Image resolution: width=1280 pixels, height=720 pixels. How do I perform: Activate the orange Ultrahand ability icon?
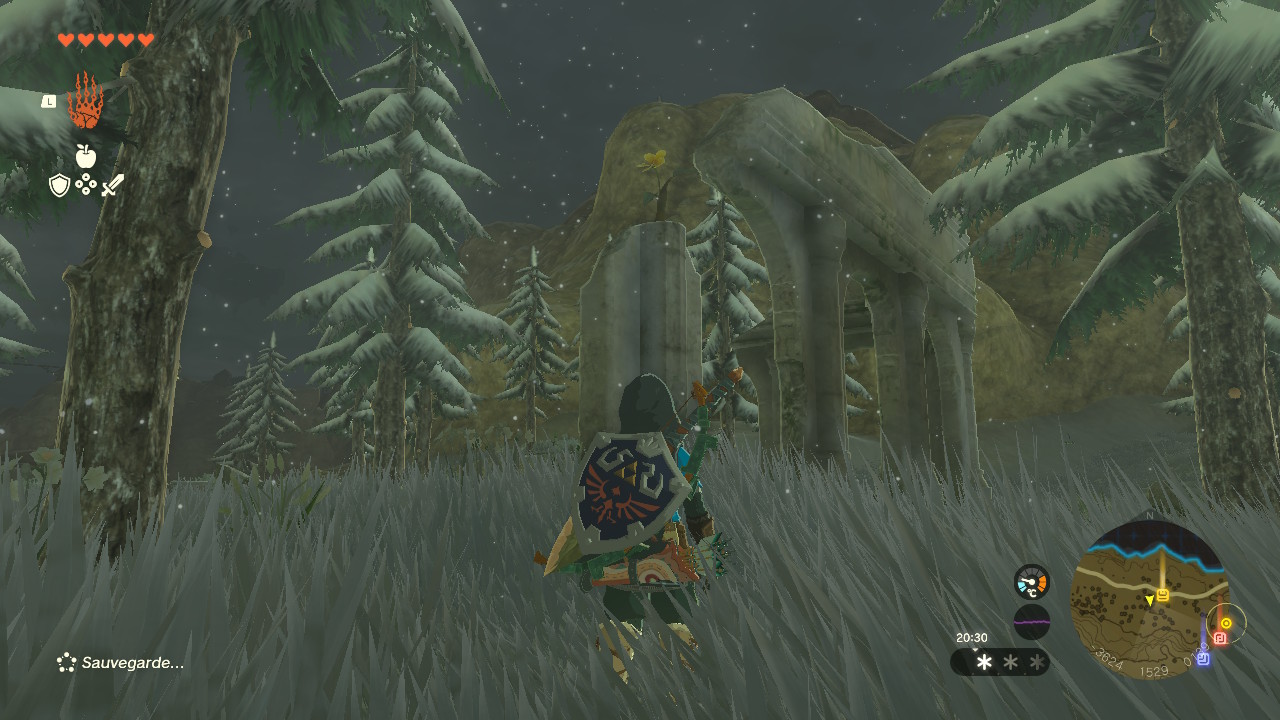[85, 102]
